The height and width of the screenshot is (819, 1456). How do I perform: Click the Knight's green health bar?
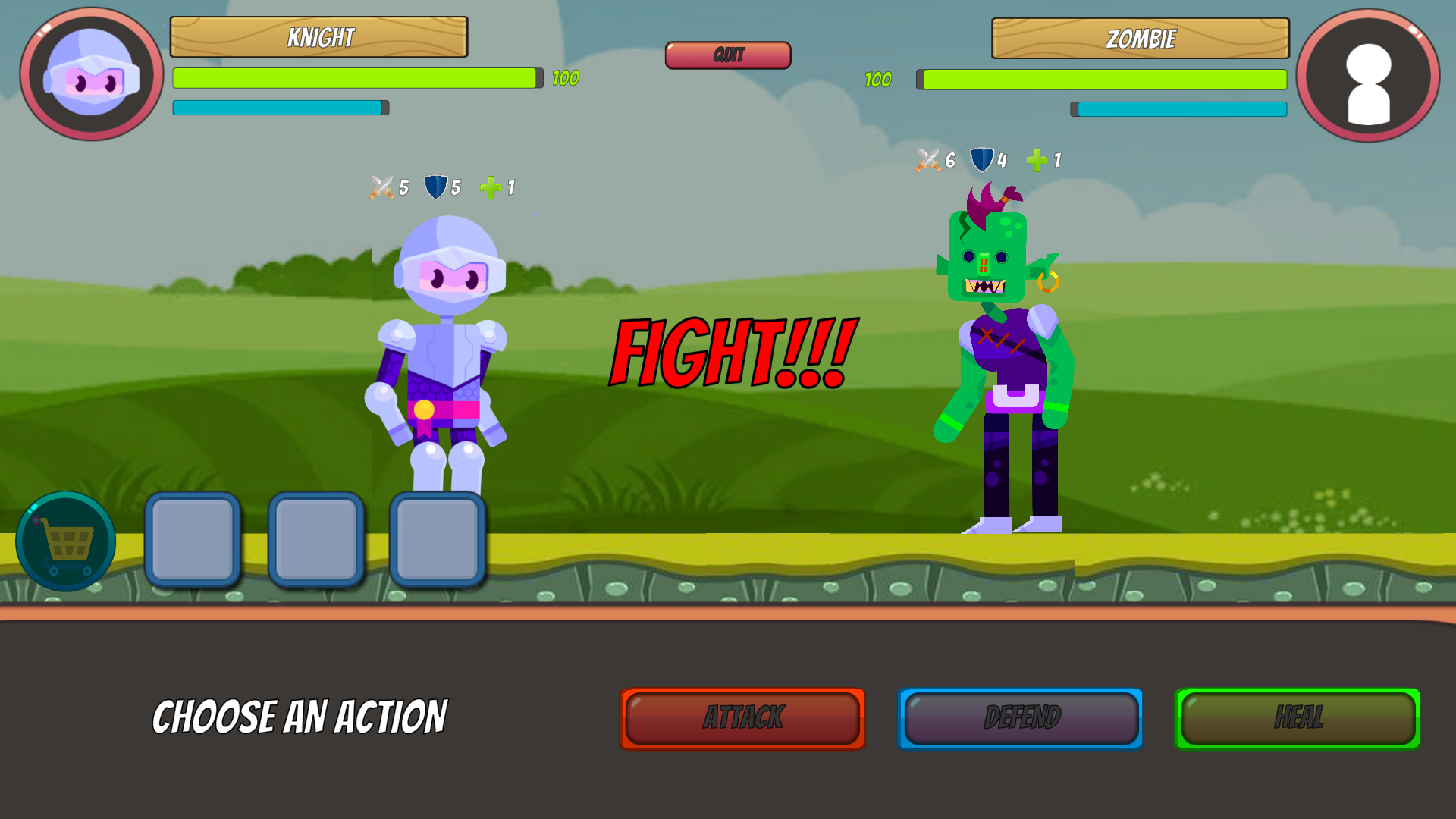click(356, 78)
